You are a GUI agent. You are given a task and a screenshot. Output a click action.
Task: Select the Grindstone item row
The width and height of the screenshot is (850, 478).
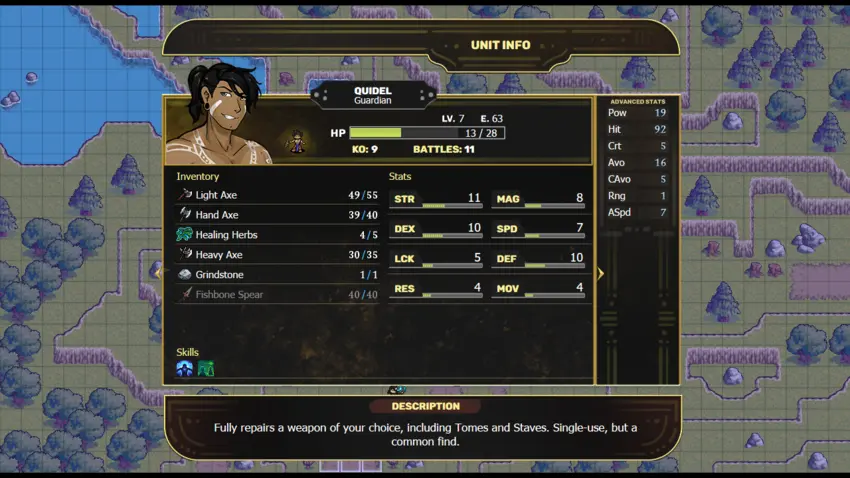pos(277,275)
